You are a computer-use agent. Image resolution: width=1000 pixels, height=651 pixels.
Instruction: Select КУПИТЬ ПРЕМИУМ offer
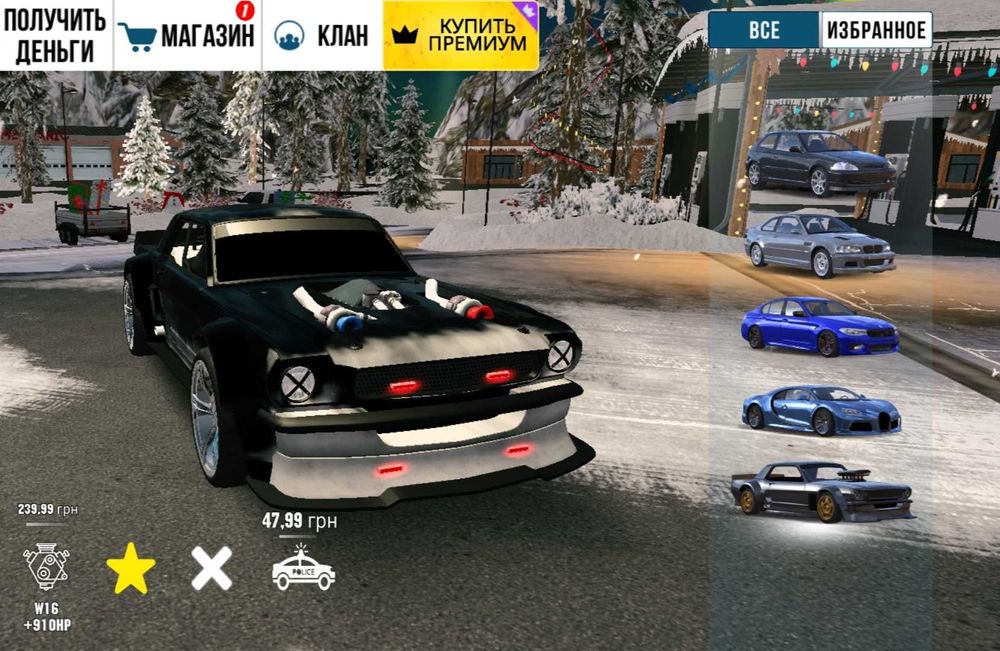[x=461, y=36]
